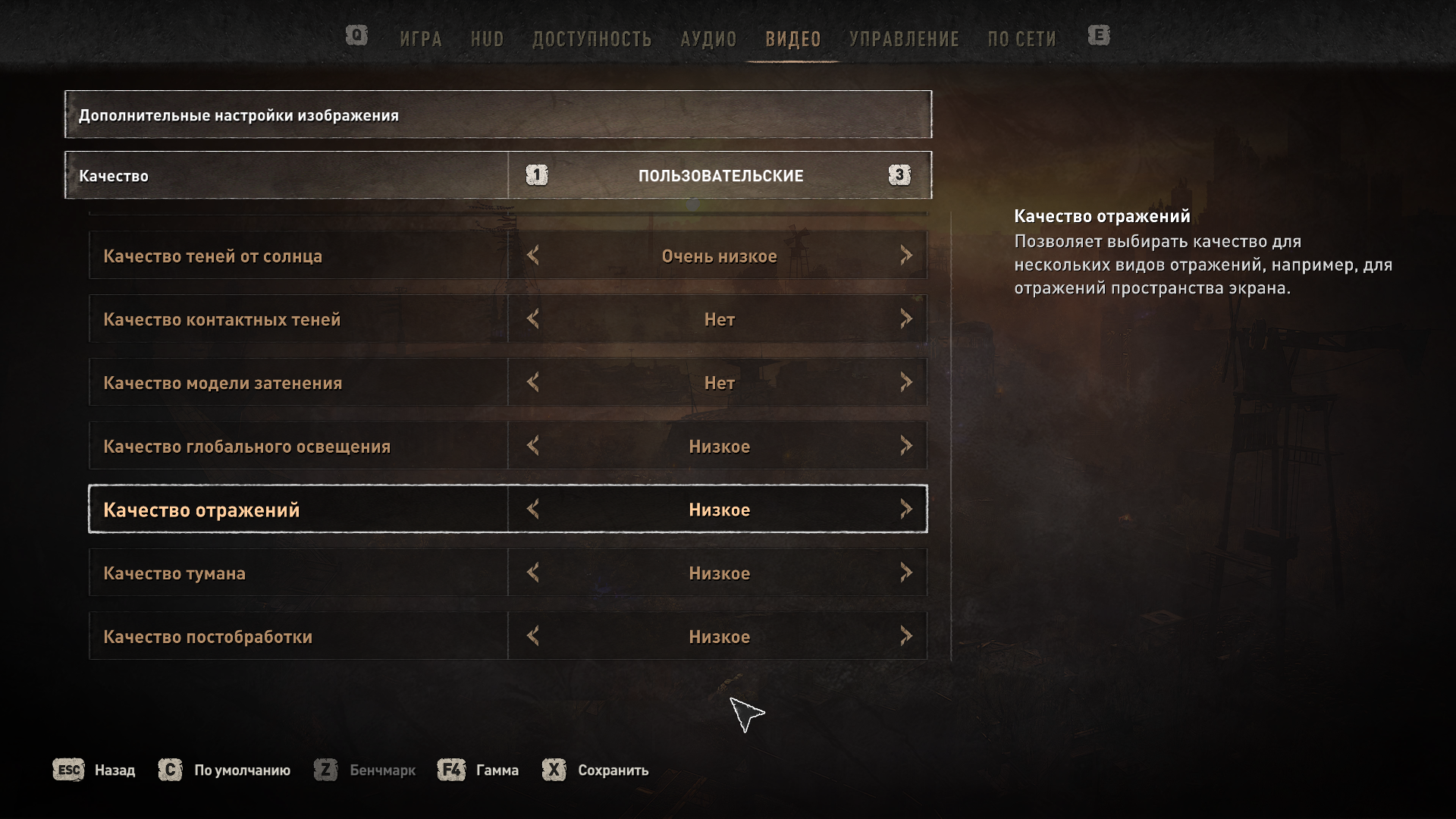This screenshot has width=1456, height=819.
Task: Go back with the Назад button
Action: point(95,770)
